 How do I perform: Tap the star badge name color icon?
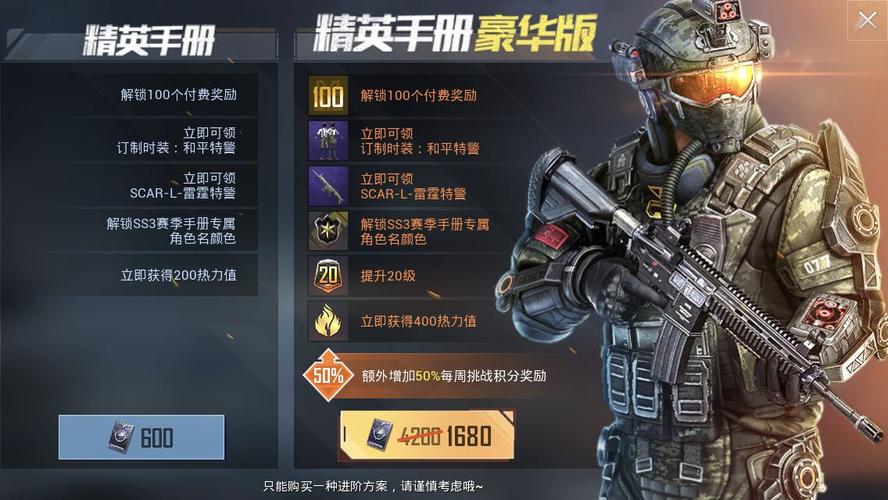point(327,231)
